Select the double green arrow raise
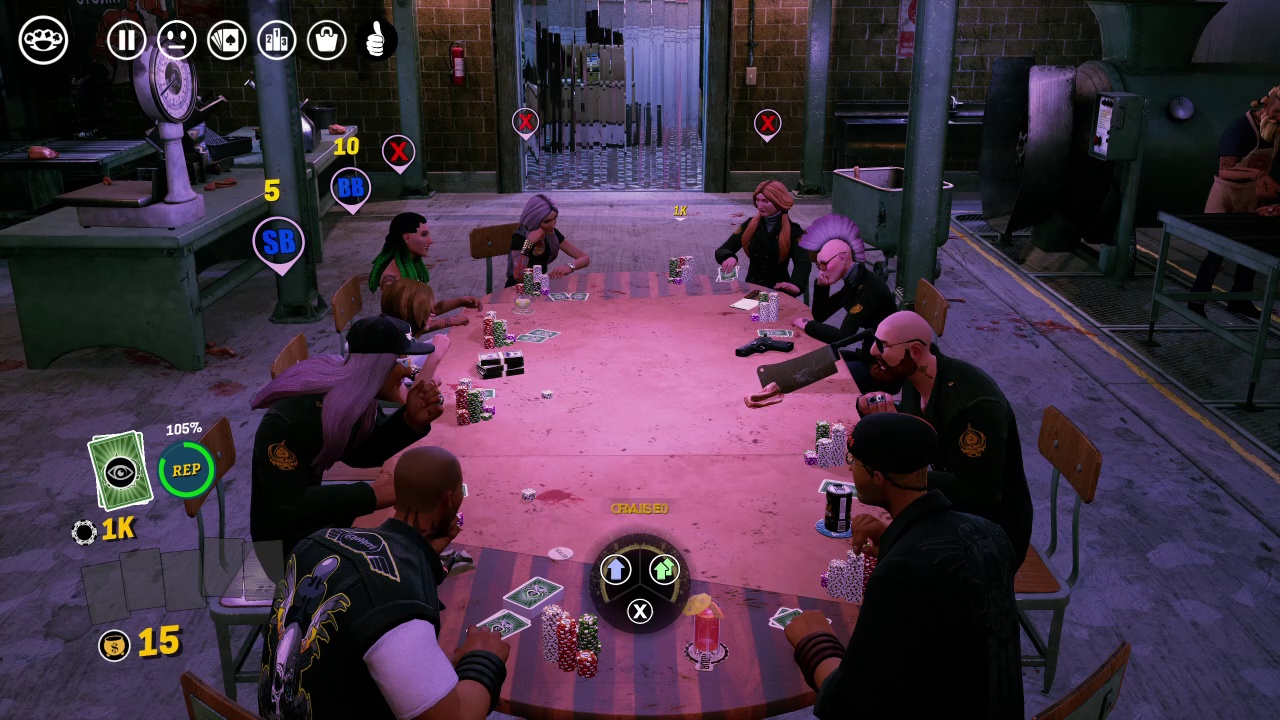The height and width of the screenshot is (720, 1280). (664, 570)
